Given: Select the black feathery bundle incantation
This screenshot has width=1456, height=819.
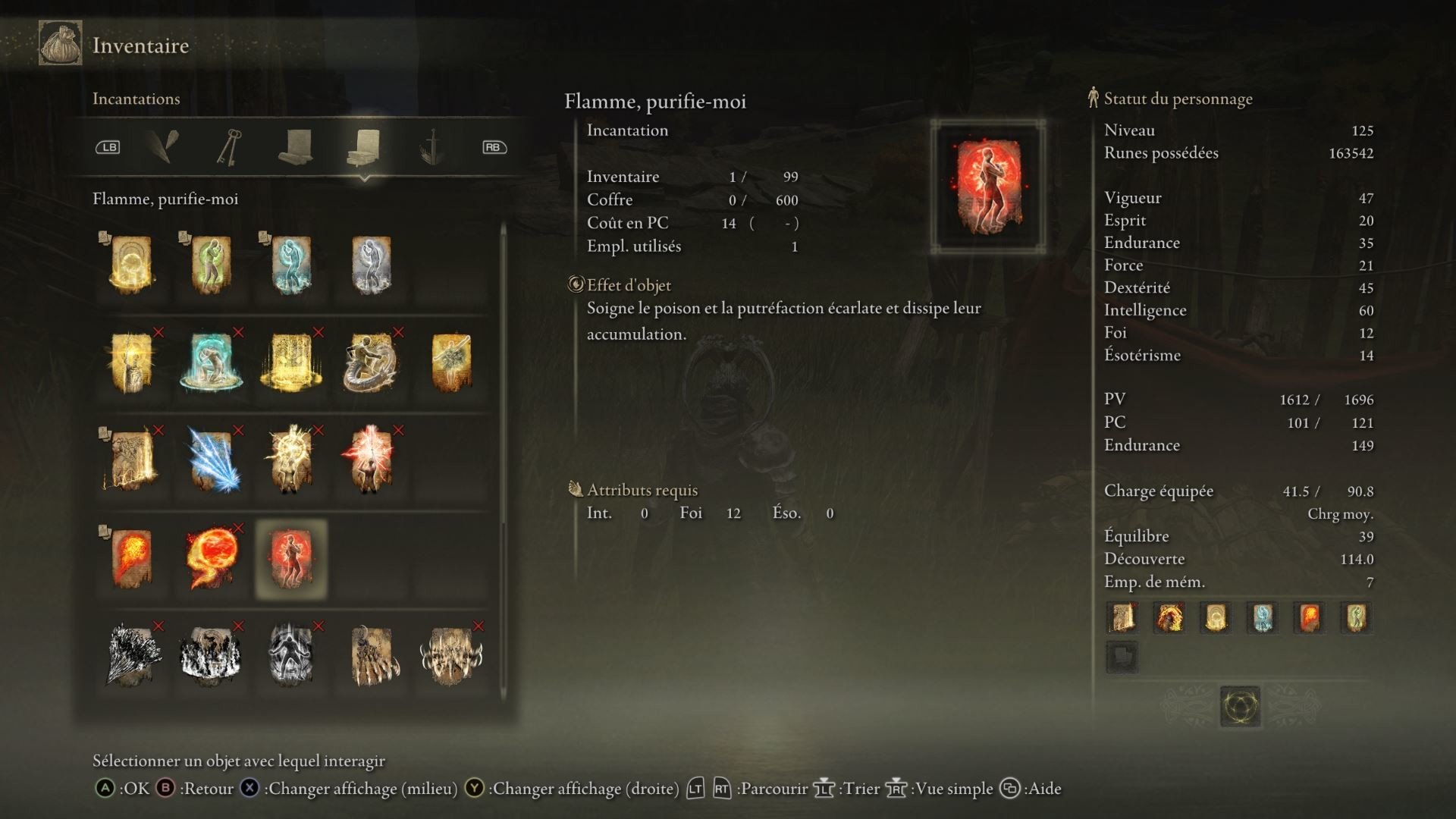Looking at the screenshot, I should coord(132,656).
